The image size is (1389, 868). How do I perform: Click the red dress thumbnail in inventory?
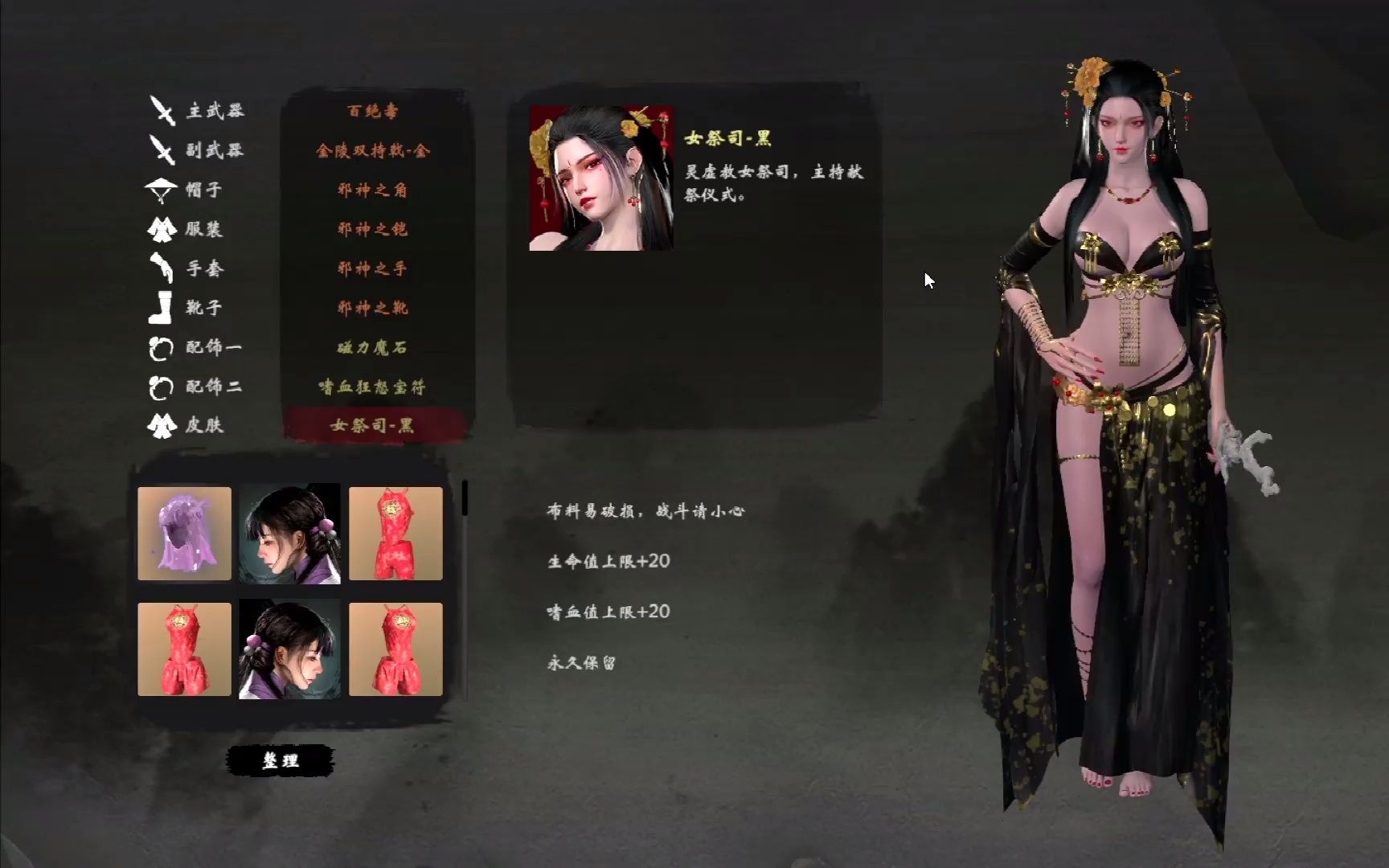[x=395, y=532]
